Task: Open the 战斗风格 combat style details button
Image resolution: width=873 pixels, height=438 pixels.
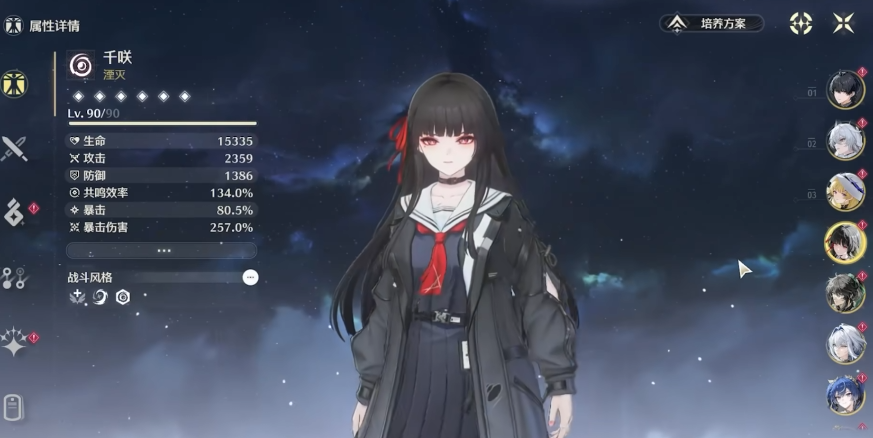Action: pyautogui.click(x=250, y=277)
